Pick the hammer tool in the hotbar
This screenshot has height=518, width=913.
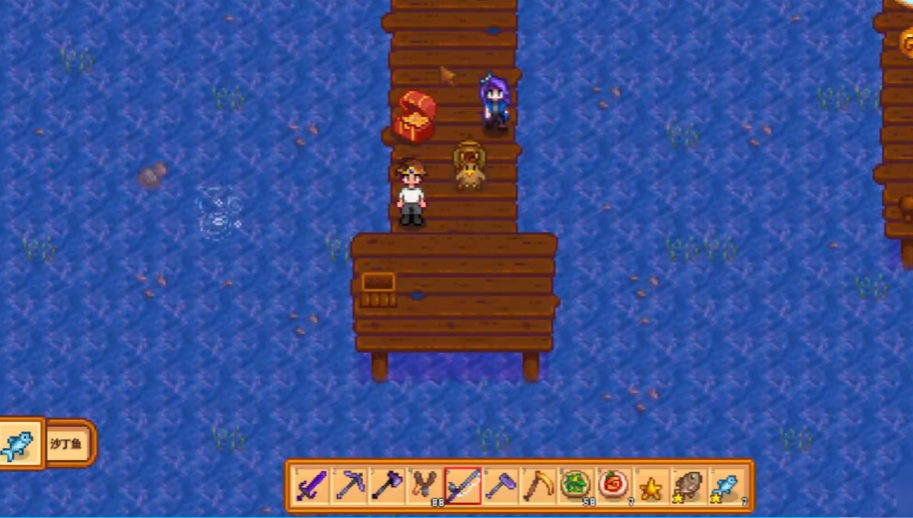[500, 487]
